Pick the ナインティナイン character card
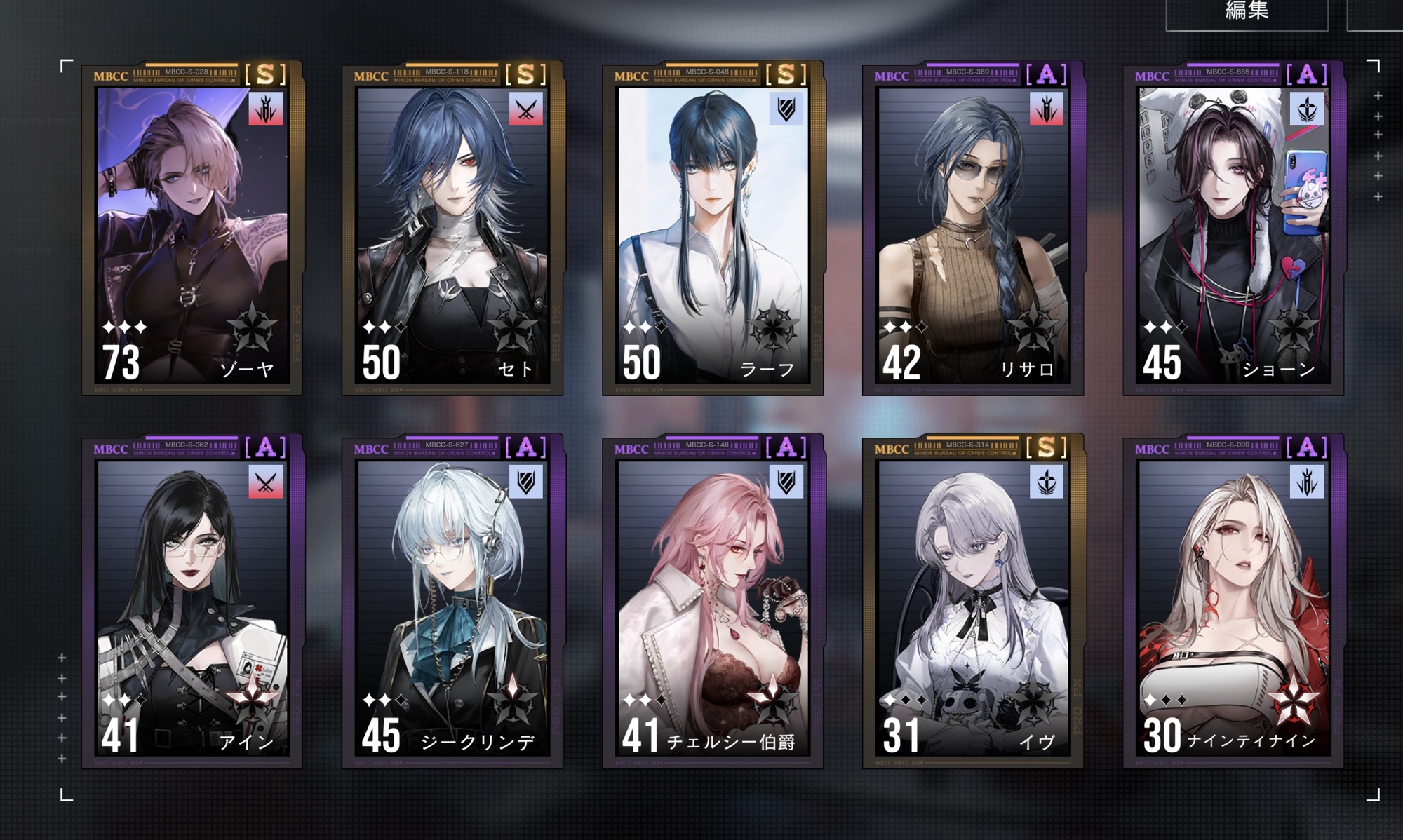 pyautogui.click(x=1233, y=602)
